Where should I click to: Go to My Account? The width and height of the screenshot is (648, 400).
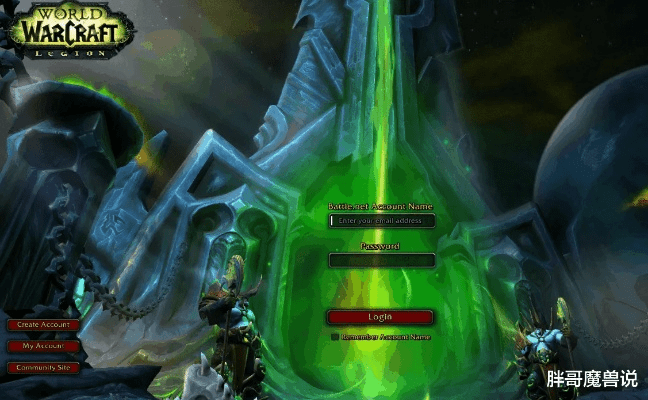42,346
